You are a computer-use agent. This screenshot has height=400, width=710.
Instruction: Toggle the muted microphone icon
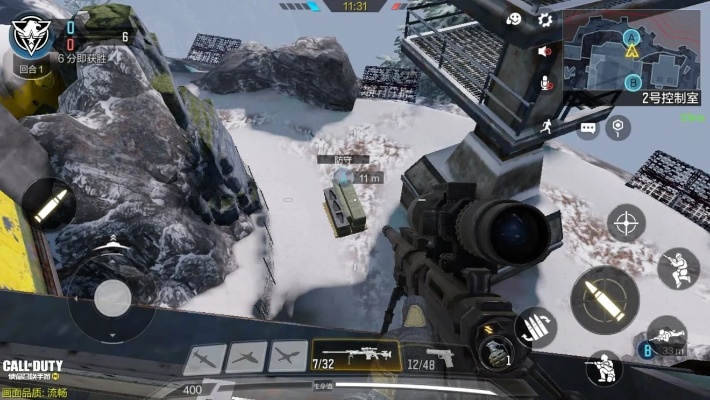[545, 82]
